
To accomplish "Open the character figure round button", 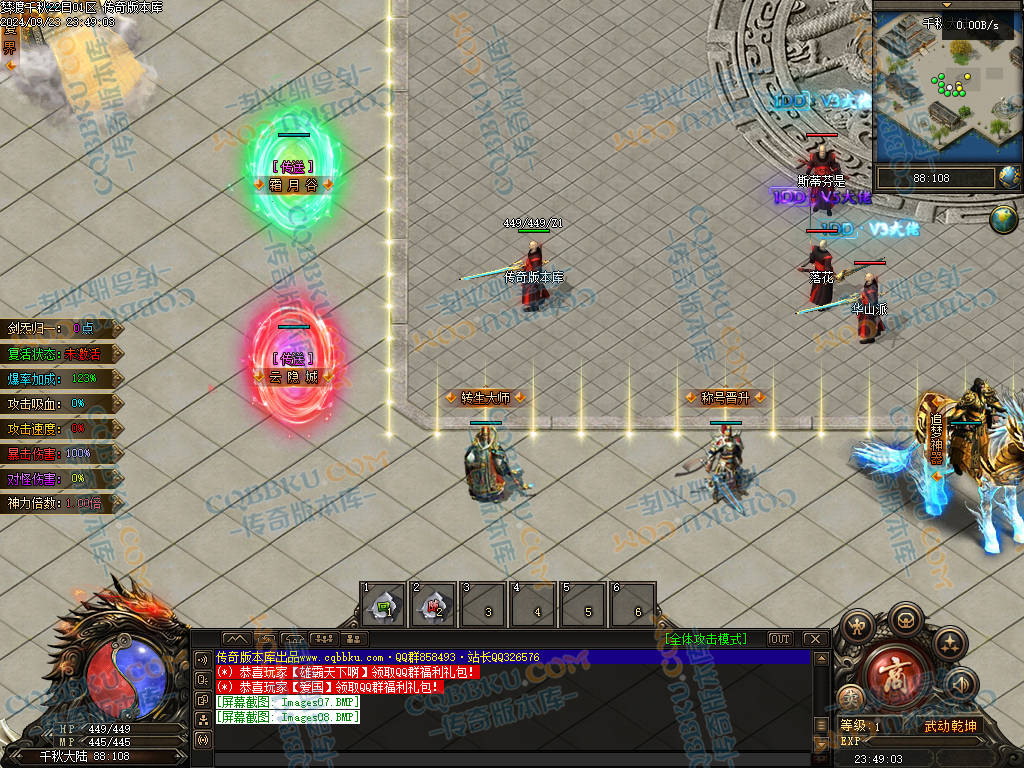I will [859, 628].
